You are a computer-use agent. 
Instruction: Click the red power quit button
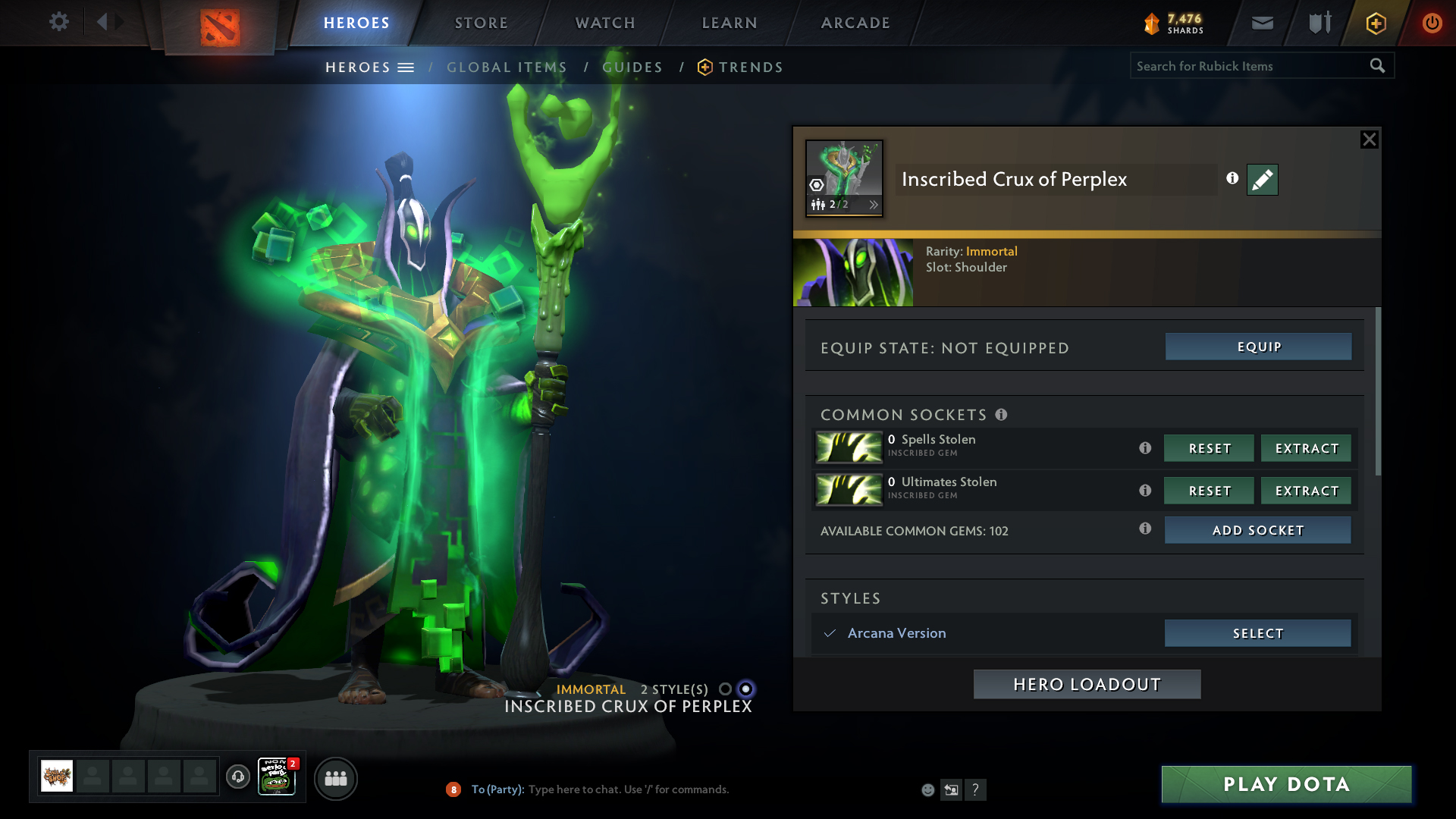(1432, 23)
